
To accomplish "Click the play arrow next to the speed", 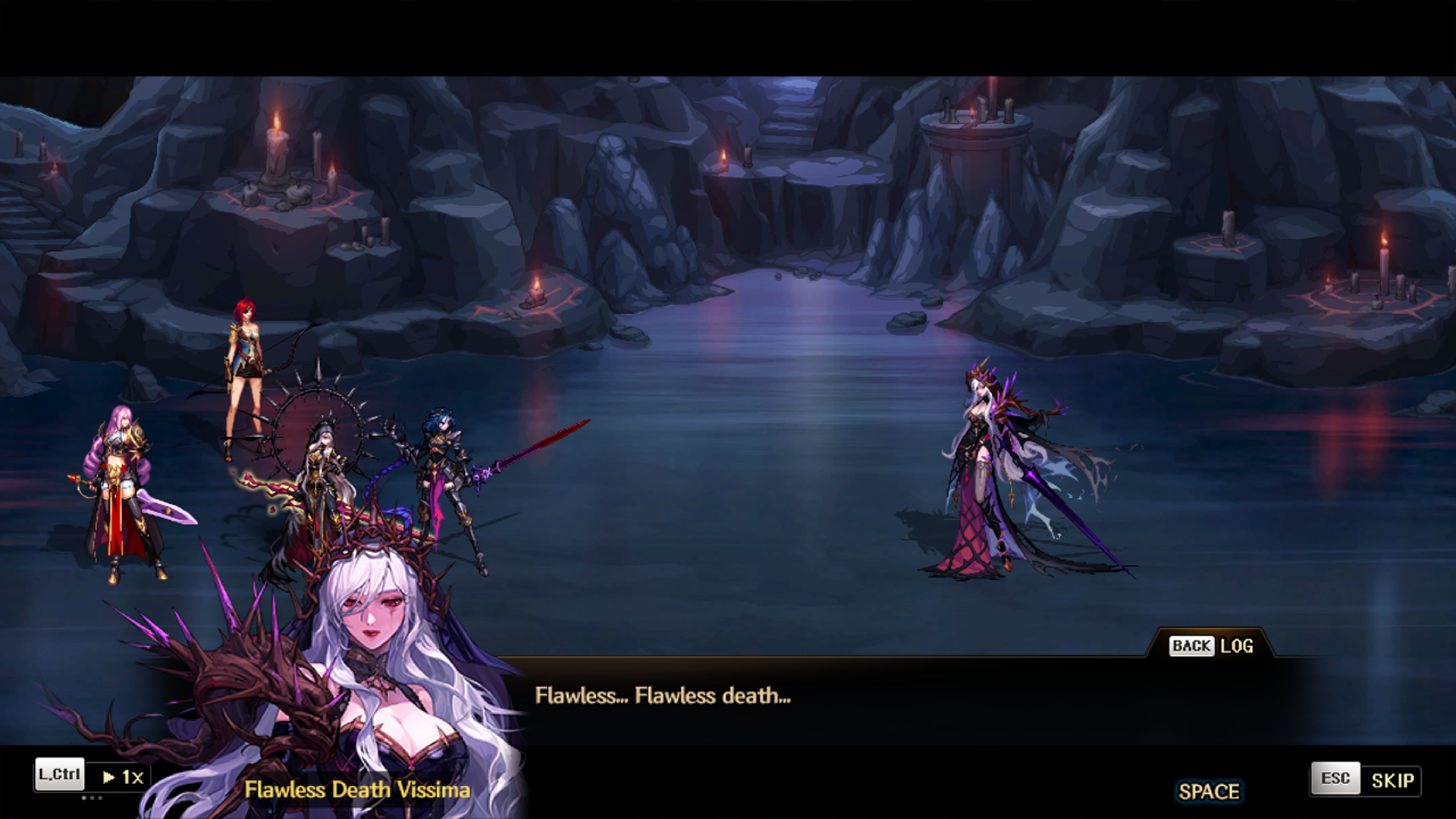I will point(108,777).
